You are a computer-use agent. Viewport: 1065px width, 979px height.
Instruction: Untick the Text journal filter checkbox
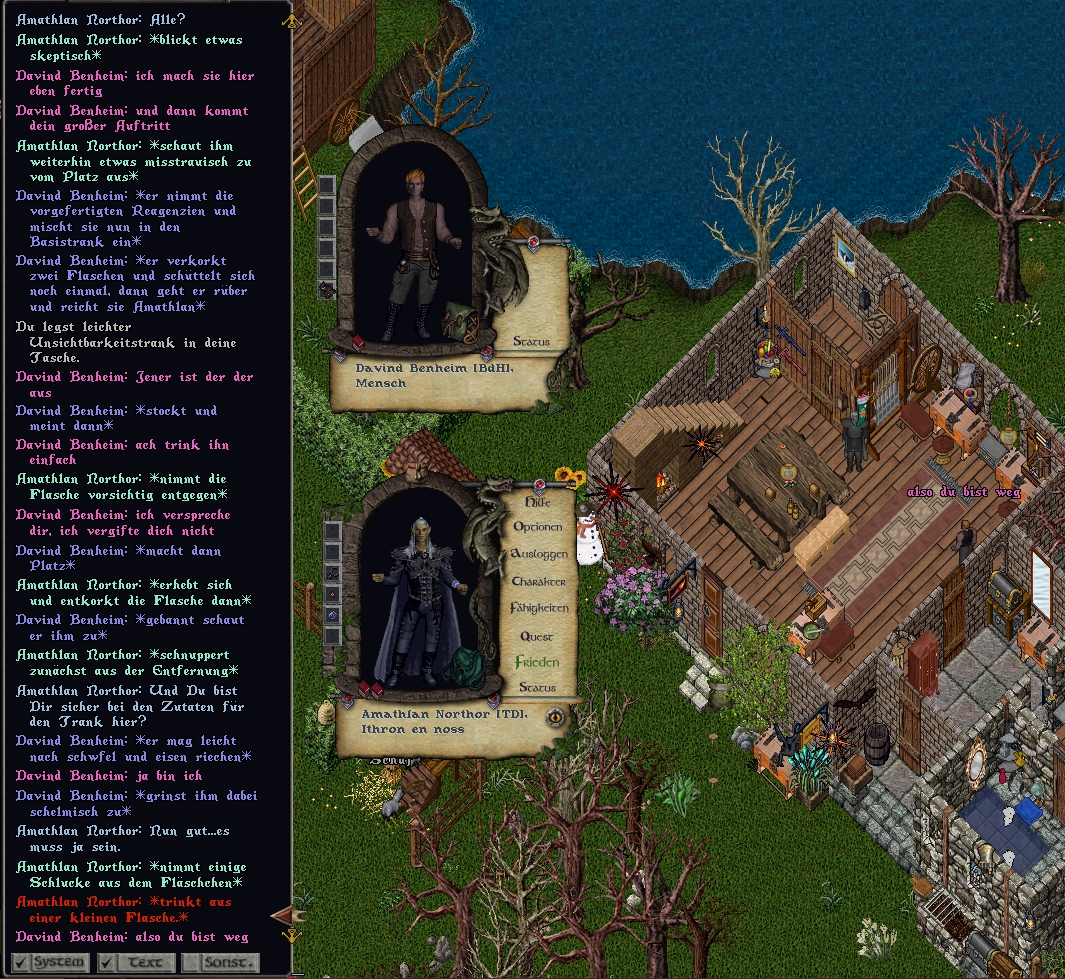pyautogui.click(x=106, y=962)
